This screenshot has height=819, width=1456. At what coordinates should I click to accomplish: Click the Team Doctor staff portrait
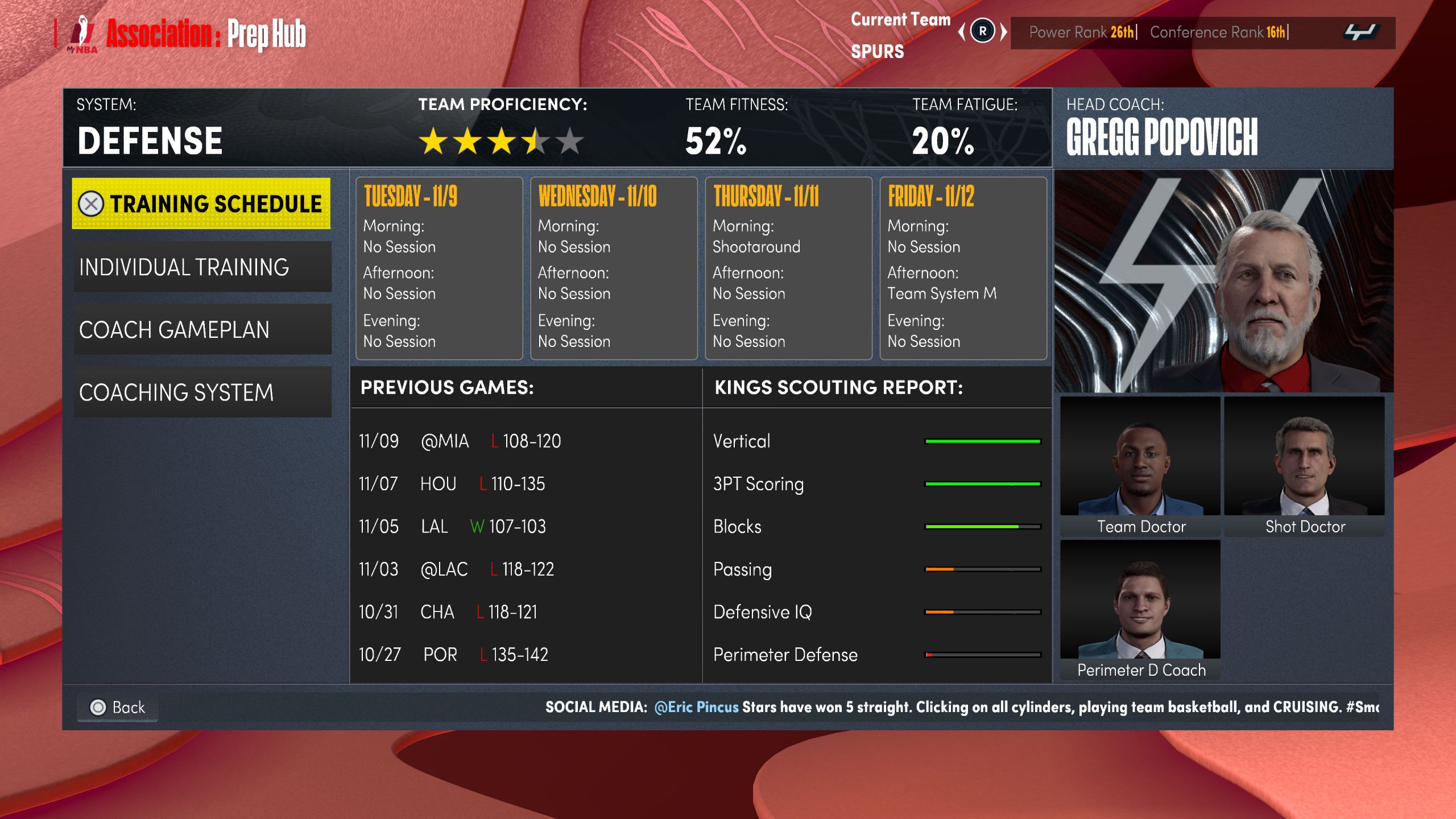click(x=1140, y=466)
